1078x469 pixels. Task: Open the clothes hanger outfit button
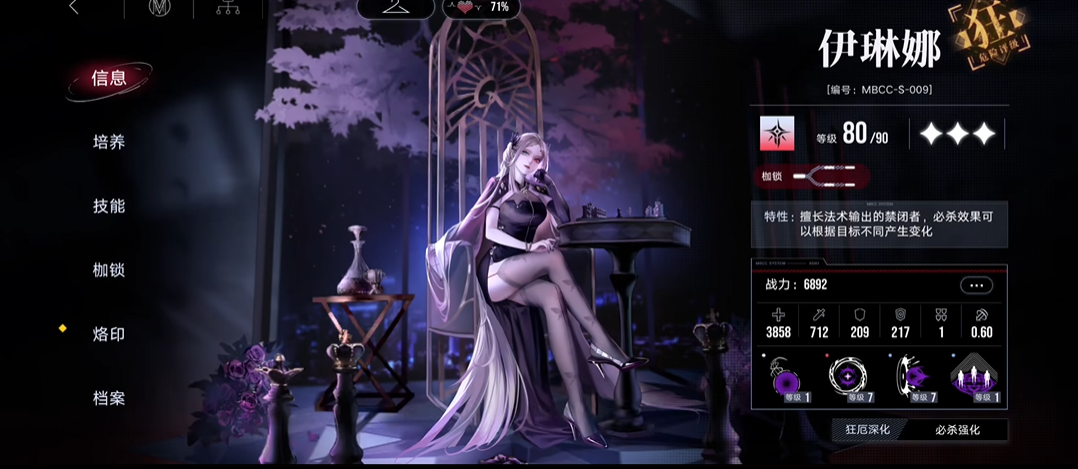pyautogui.click(x=396, y=8)
